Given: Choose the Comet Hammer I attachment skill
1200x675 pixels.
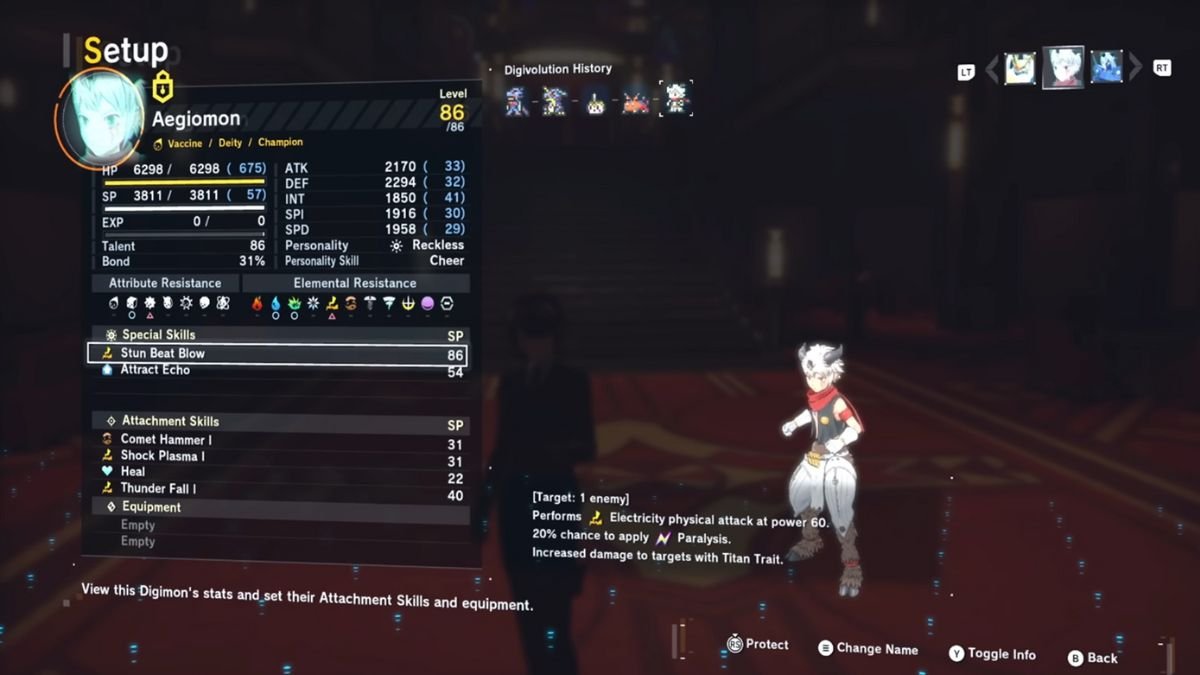Looking at the screenshot, I should click(x=276, y=440).
